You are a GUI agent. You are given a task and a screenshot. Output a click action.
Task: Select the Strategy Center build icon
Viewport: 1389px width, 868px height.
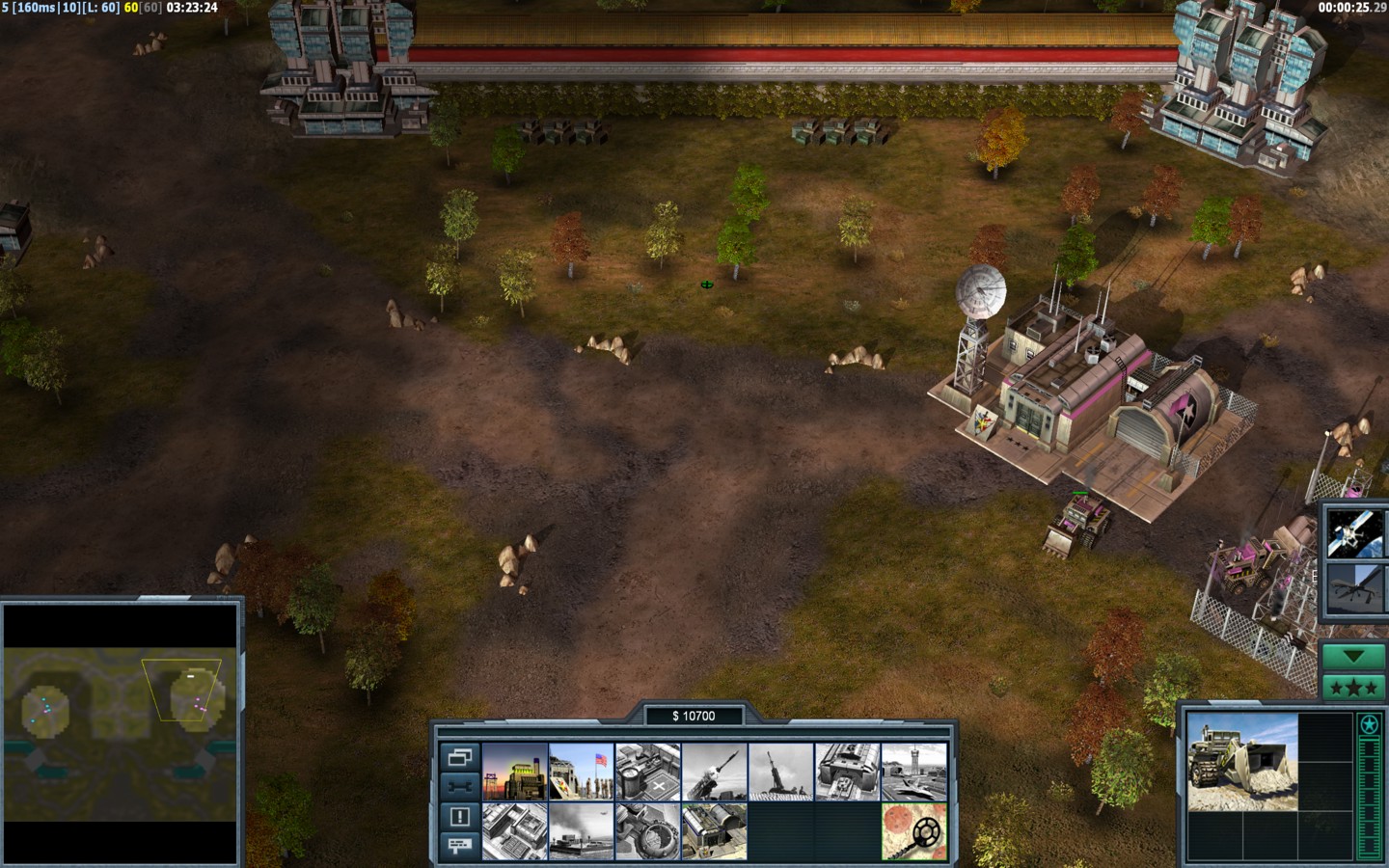pyautogui.click(x=514, y=831)
